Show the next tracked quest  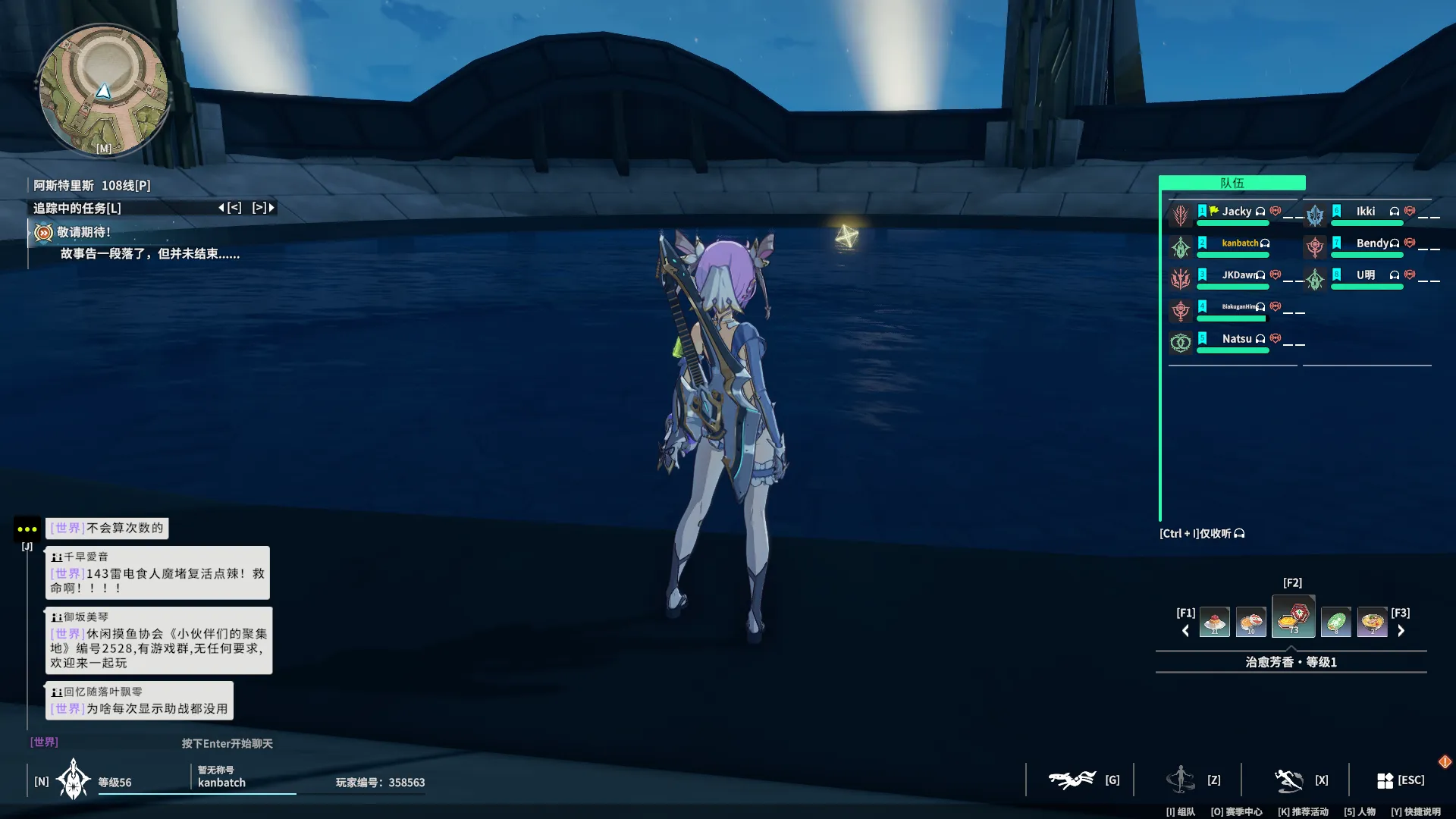pyautogui.click(x=263, y=208)
